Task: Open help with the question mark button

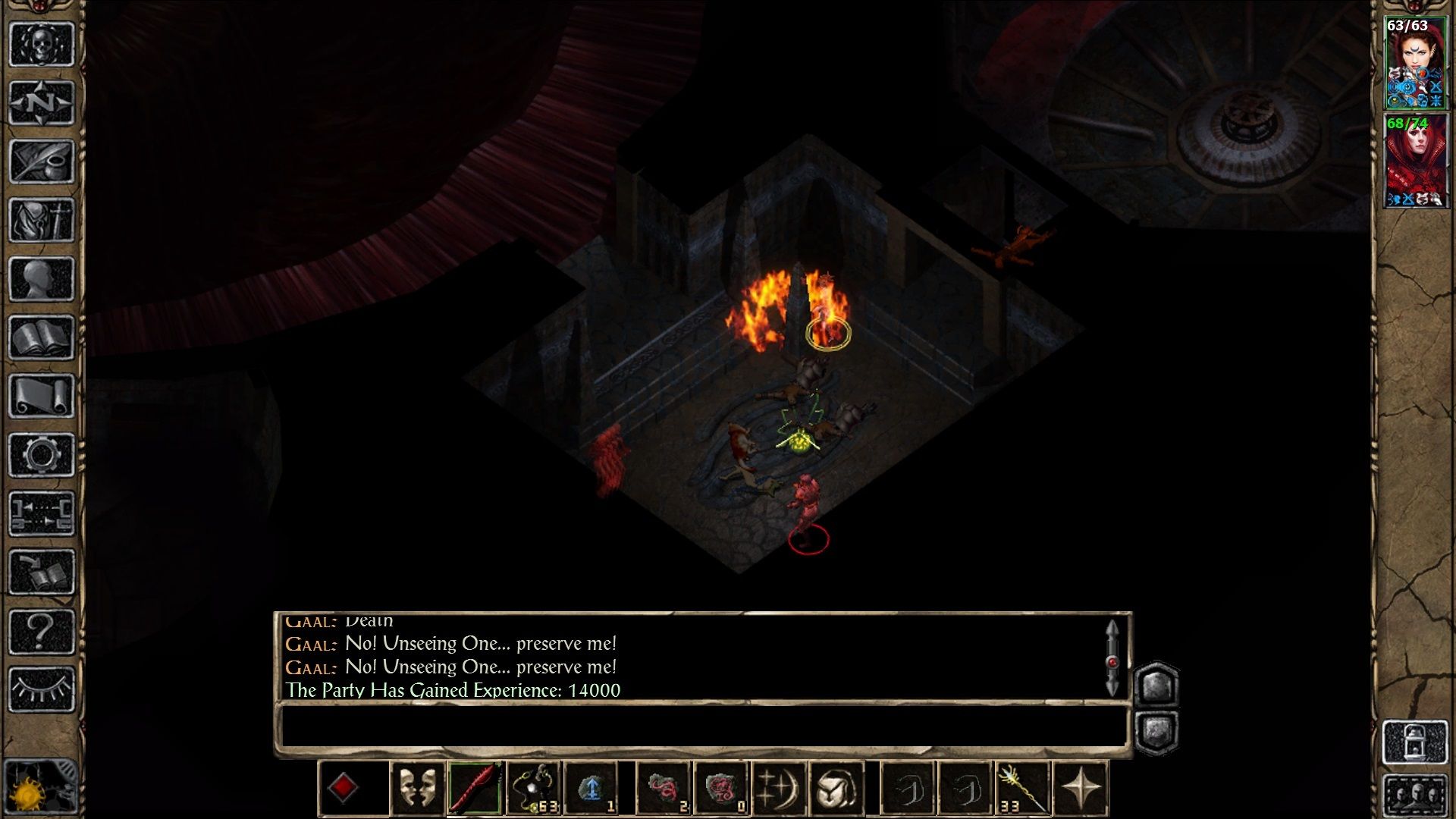Action: (x=42, y=631)
